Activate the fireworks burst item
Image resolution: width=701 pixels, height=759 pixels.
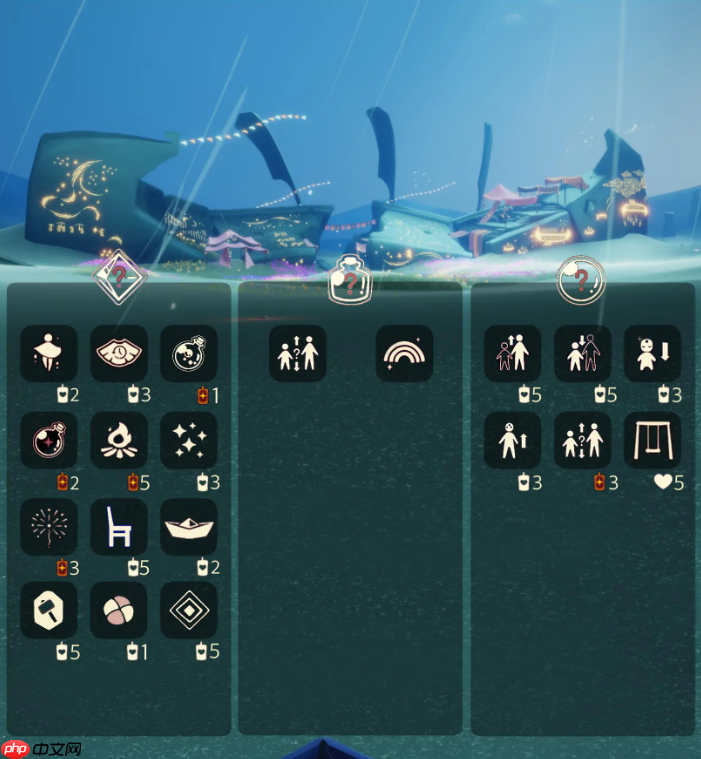(x=49, y=526)
